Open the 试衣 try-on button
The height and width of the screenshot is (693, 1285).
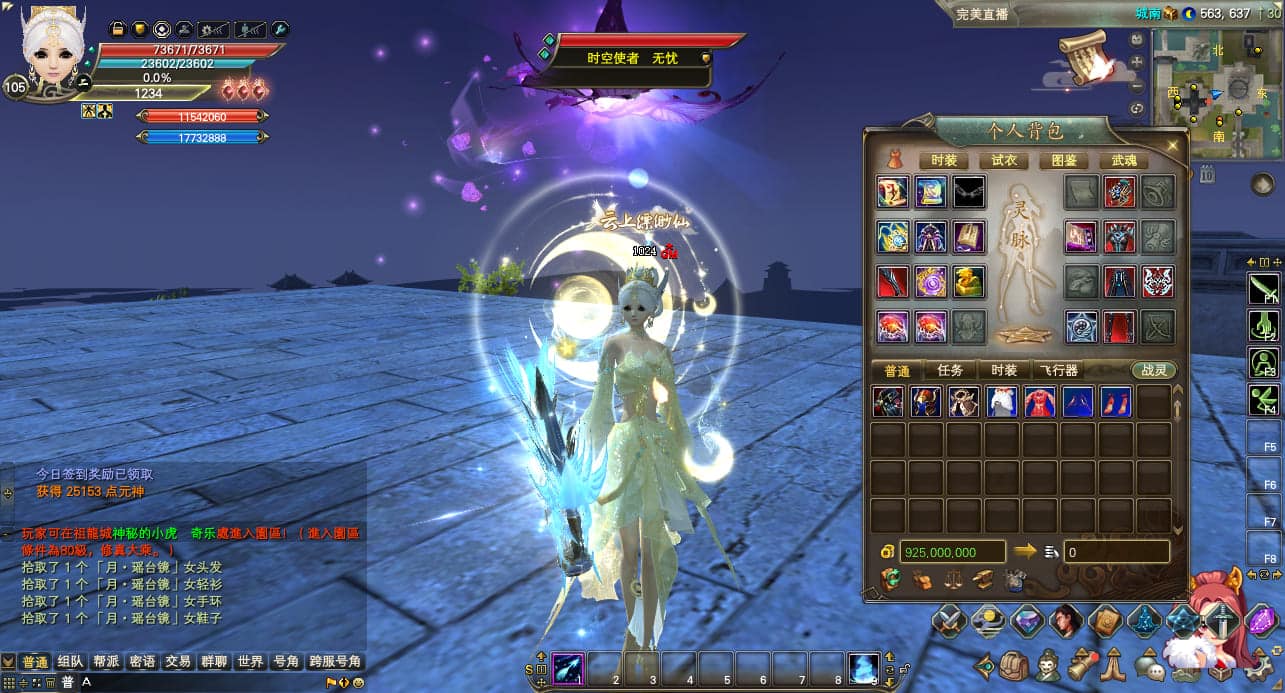pyautogui.click(x=1004, y=160)
